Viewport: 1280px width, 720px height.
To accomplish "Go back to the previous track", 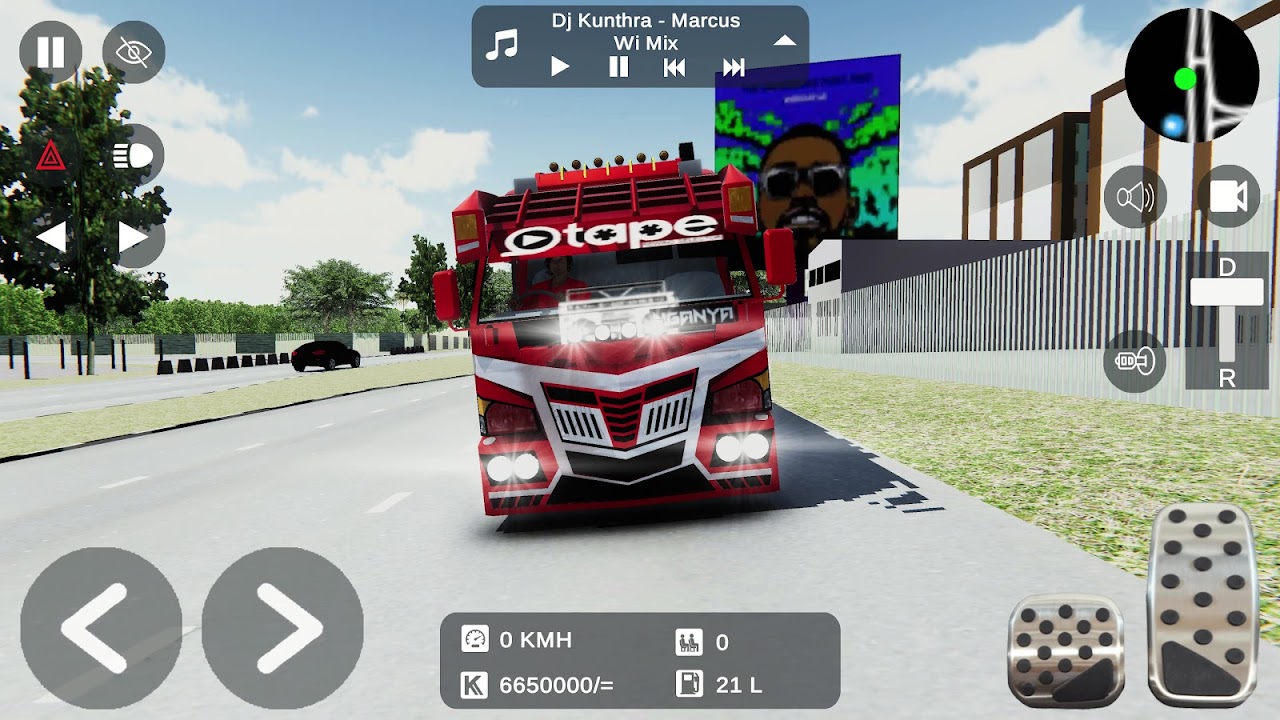I will point(675,66).
